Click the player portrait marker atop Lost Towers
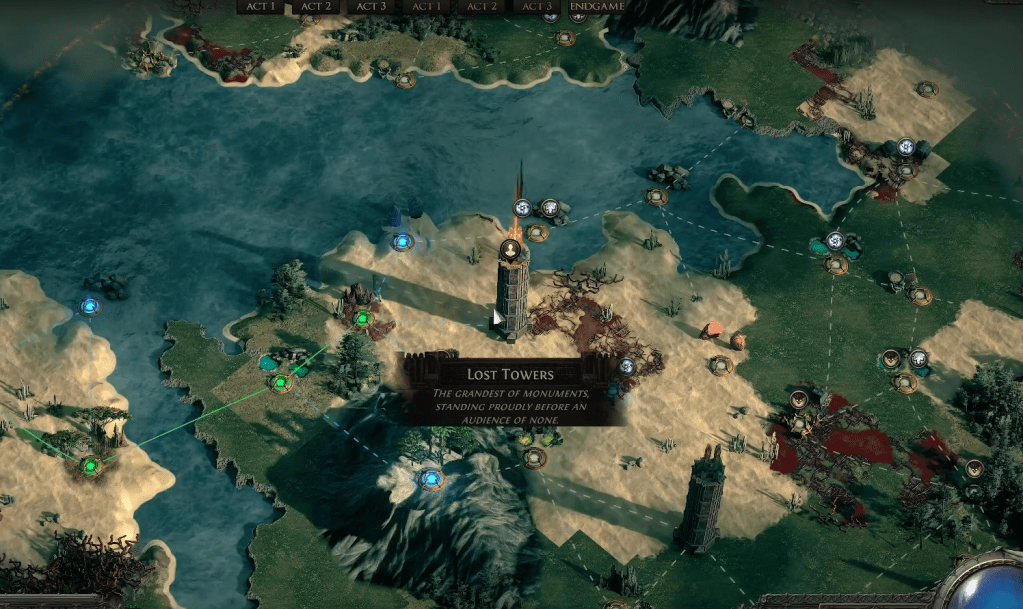The height and width of the screenshot is (609, 1023). [x=510, y=250]
